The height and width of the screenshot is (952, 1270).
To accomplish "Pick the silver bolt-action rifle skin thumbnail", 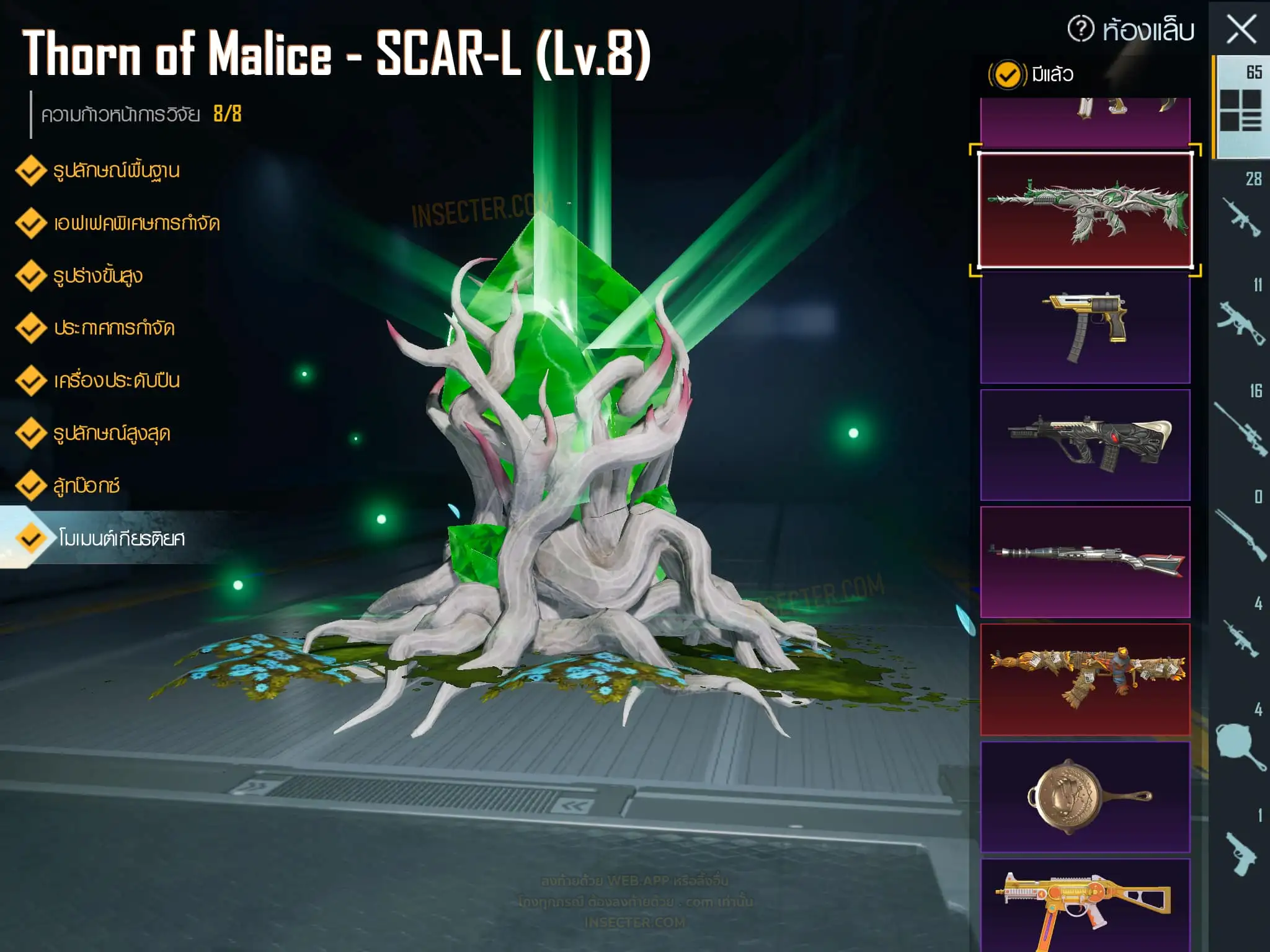I will click(x=1085, y=562).
